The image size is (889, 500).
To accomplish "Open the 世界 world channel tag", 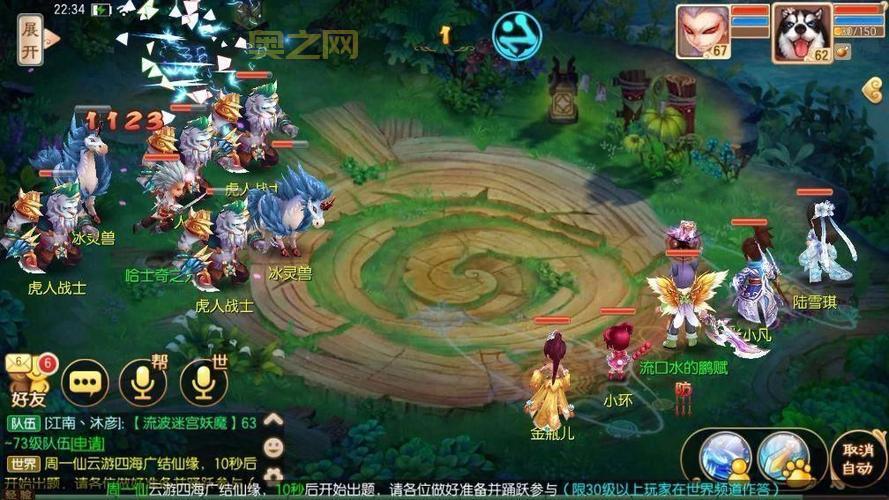I will [22, 464].
